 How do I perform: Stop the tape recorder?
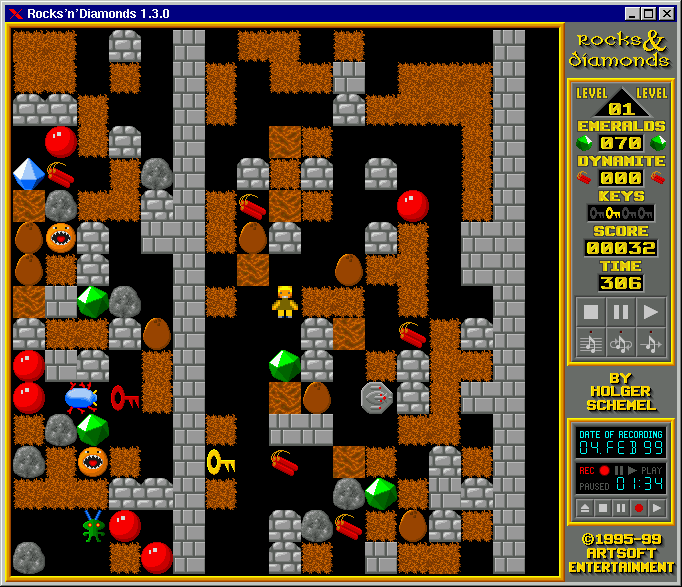tap(602, 508)
